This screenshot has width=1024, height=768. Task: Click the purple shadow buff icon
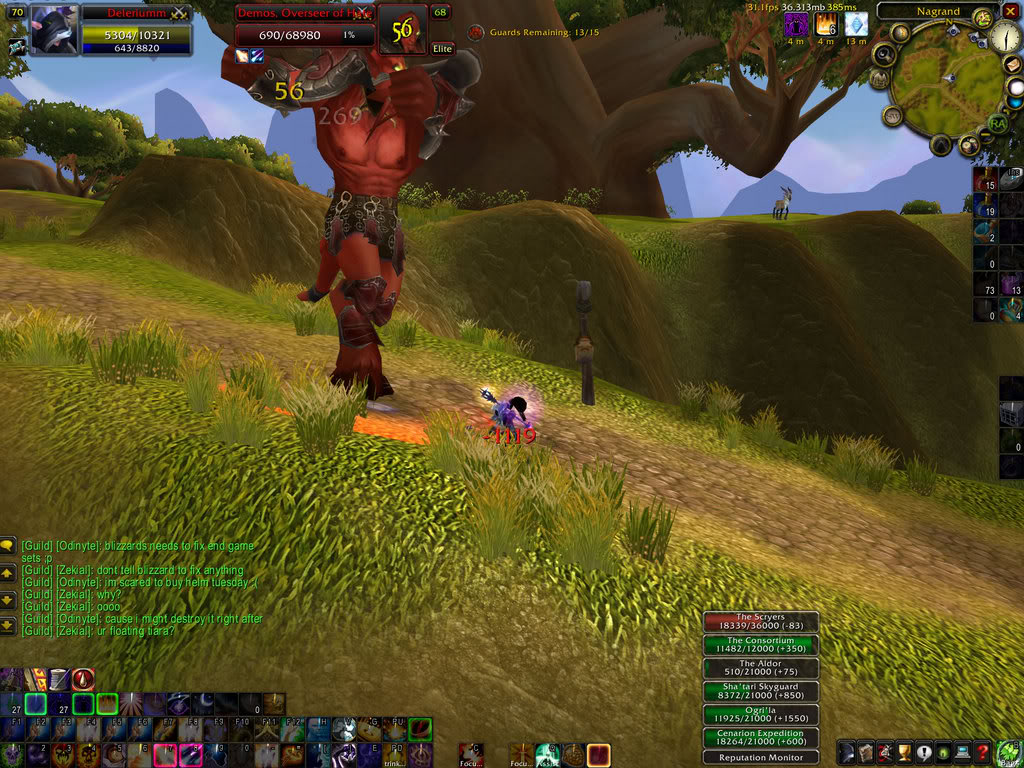click(795, 24)
